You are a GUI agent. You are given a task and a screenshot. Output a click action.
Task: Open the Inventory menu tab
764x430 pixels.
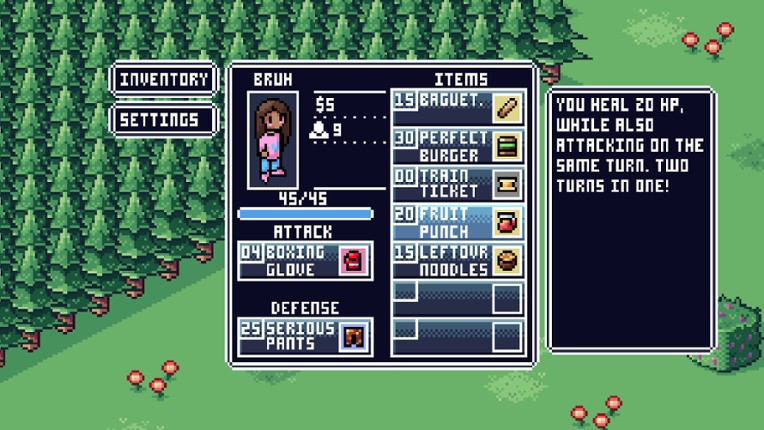point(164,79)
